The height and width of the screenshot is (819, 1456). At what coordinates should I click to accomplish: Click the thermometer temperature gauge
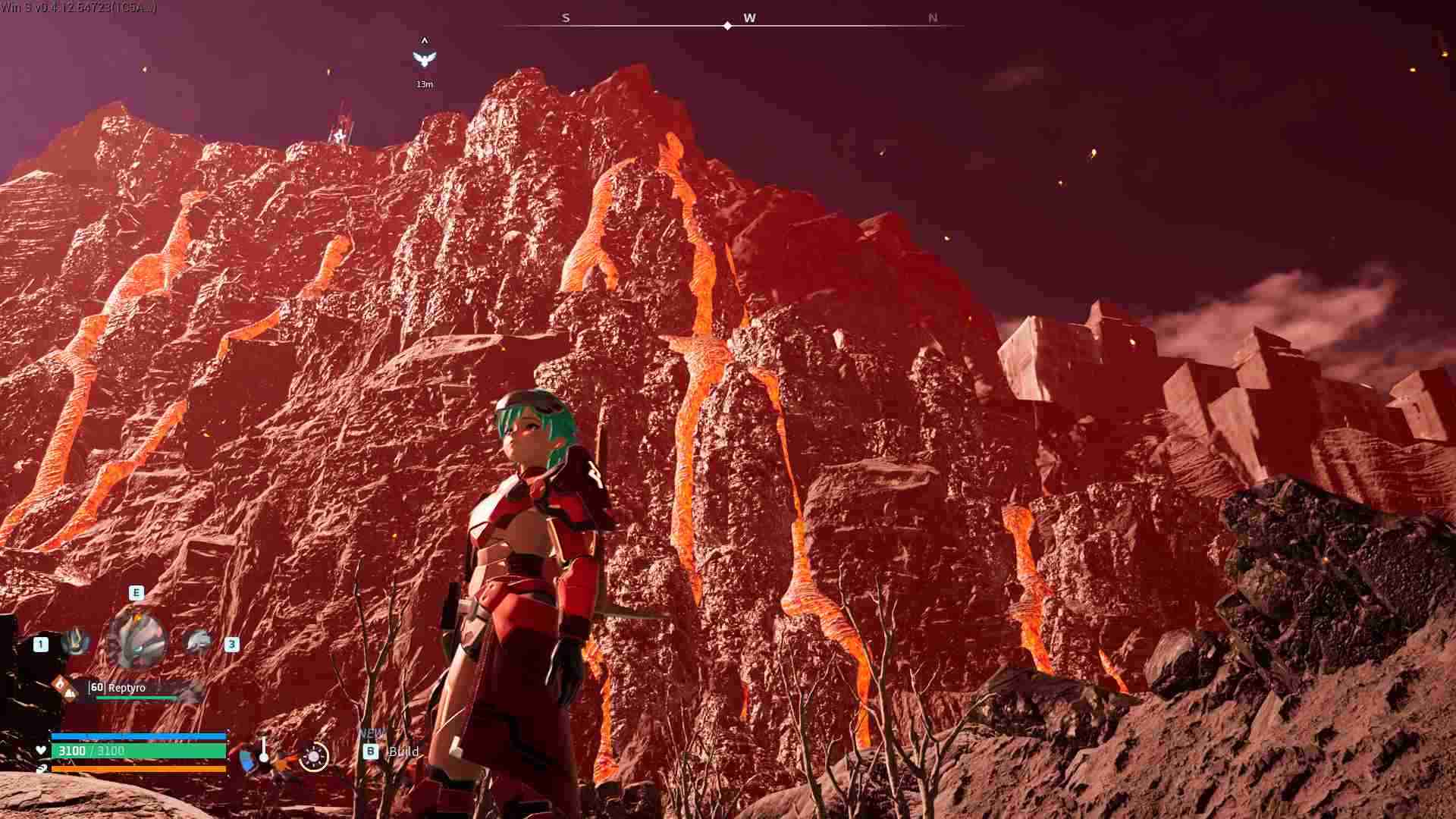click(263, 750)
